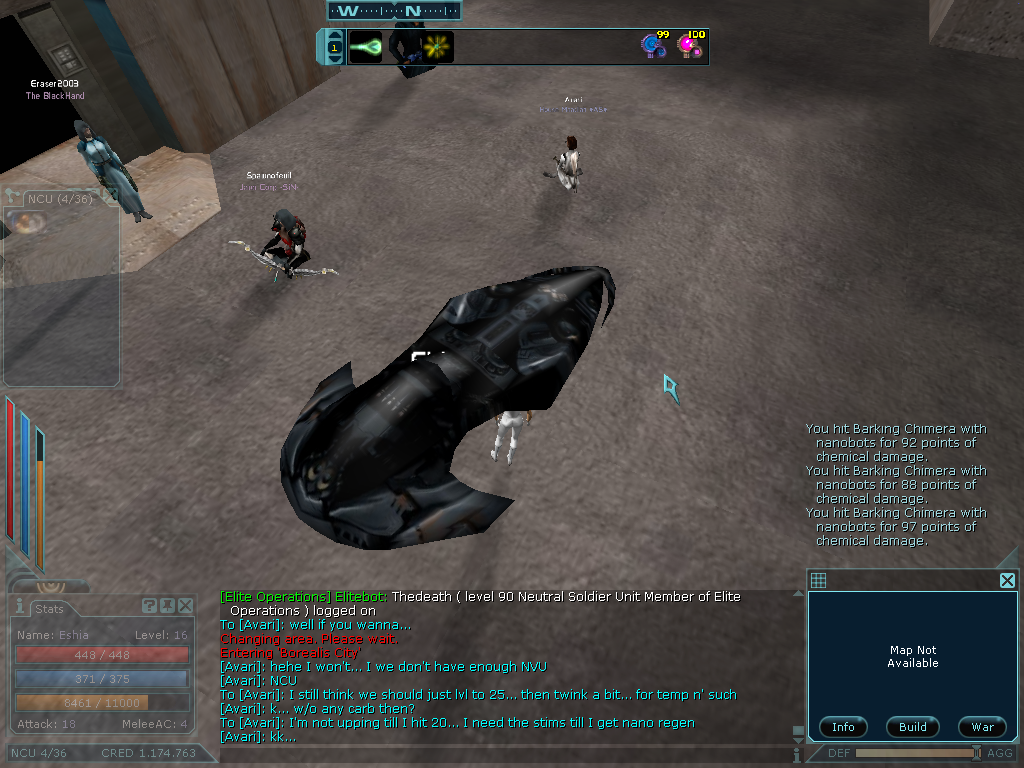
Task: Close the map window
Action: 1007,580
